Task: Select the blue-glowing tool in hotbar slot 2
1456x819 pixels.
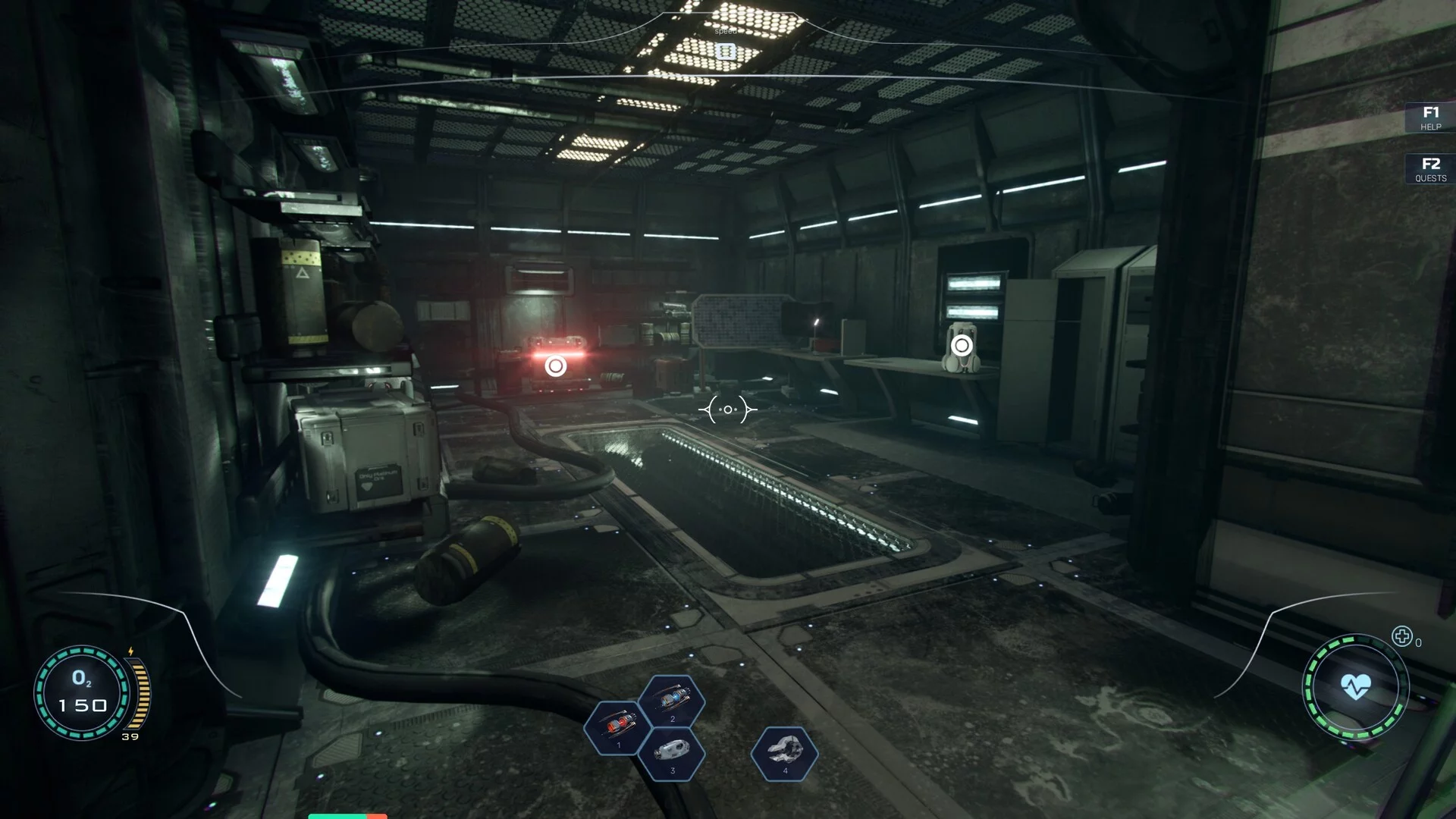Action: [672, 701]
